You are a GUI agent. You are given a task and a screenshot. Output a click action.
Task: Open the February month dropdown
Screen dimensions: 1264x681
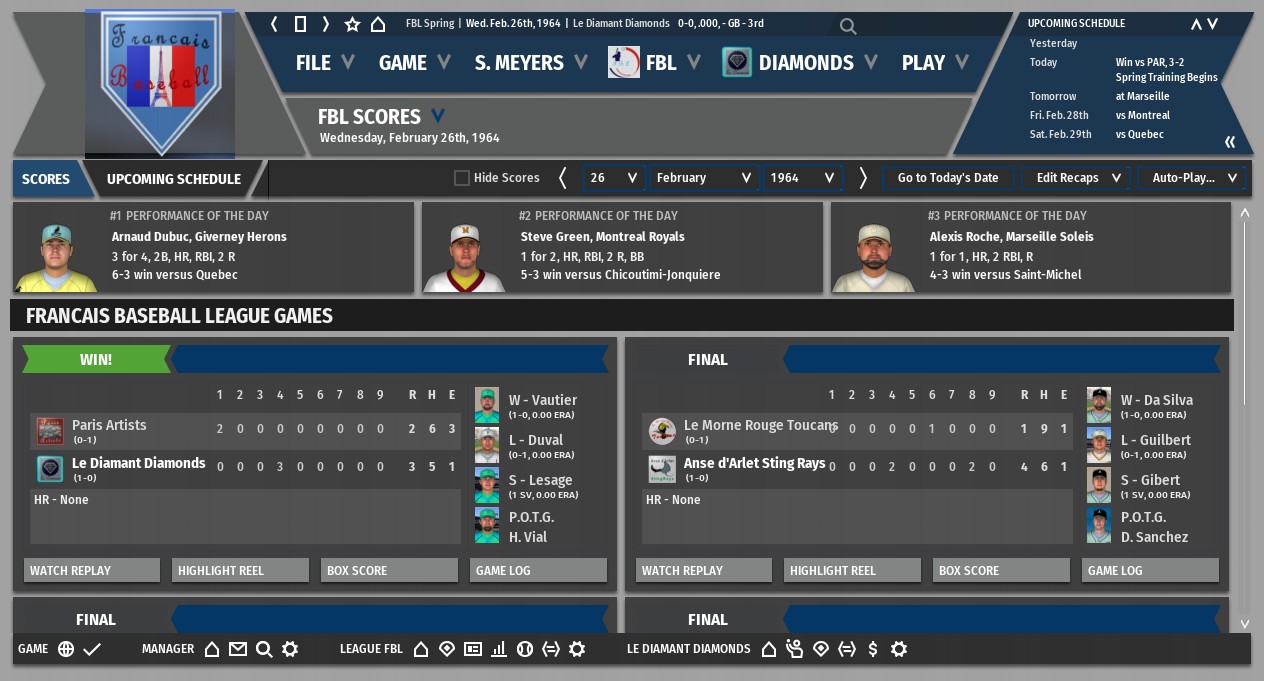[x=703, y=178]
